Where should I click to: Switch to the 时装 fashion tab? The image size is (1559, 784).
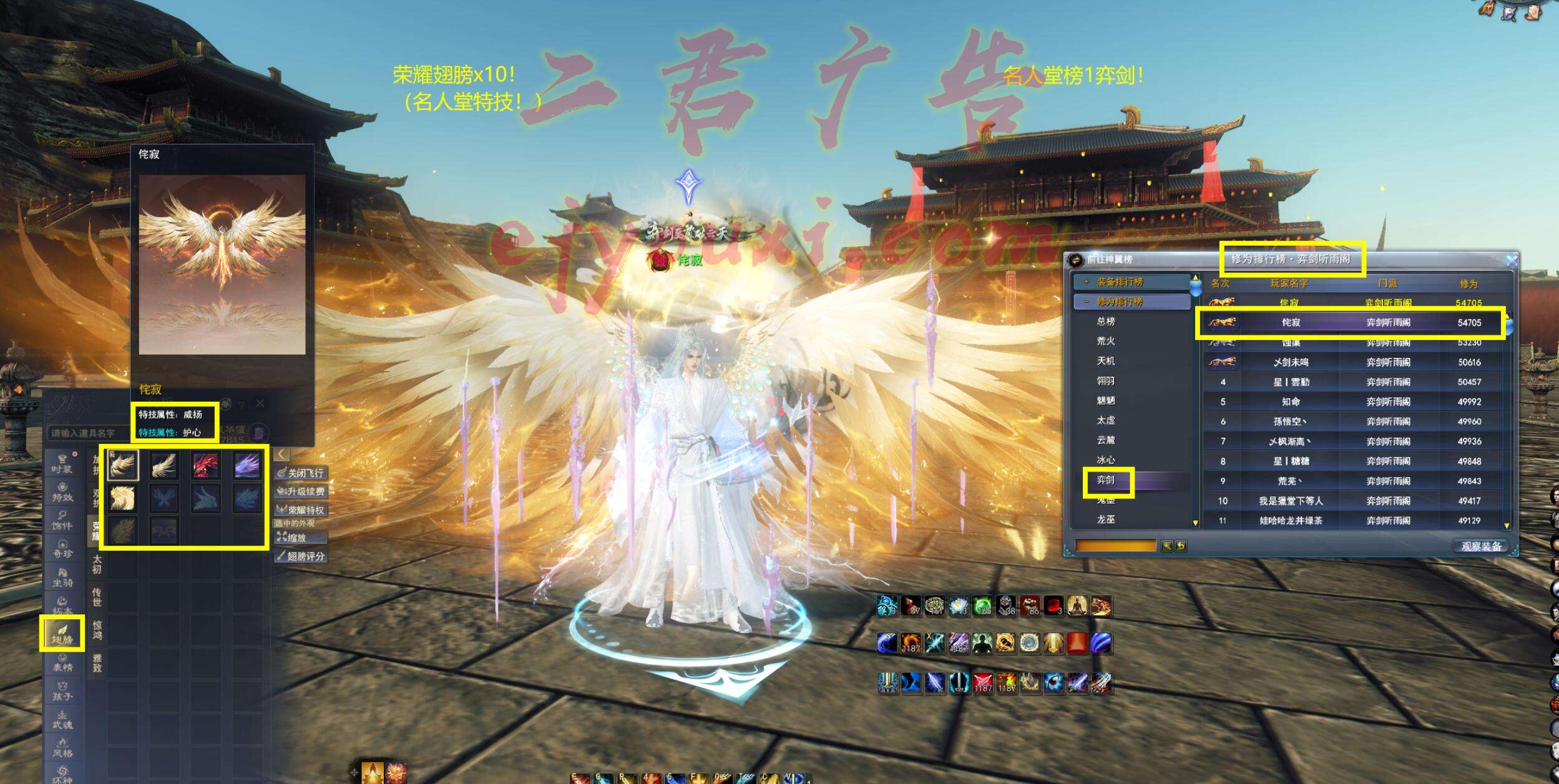[x=62, y=463]
